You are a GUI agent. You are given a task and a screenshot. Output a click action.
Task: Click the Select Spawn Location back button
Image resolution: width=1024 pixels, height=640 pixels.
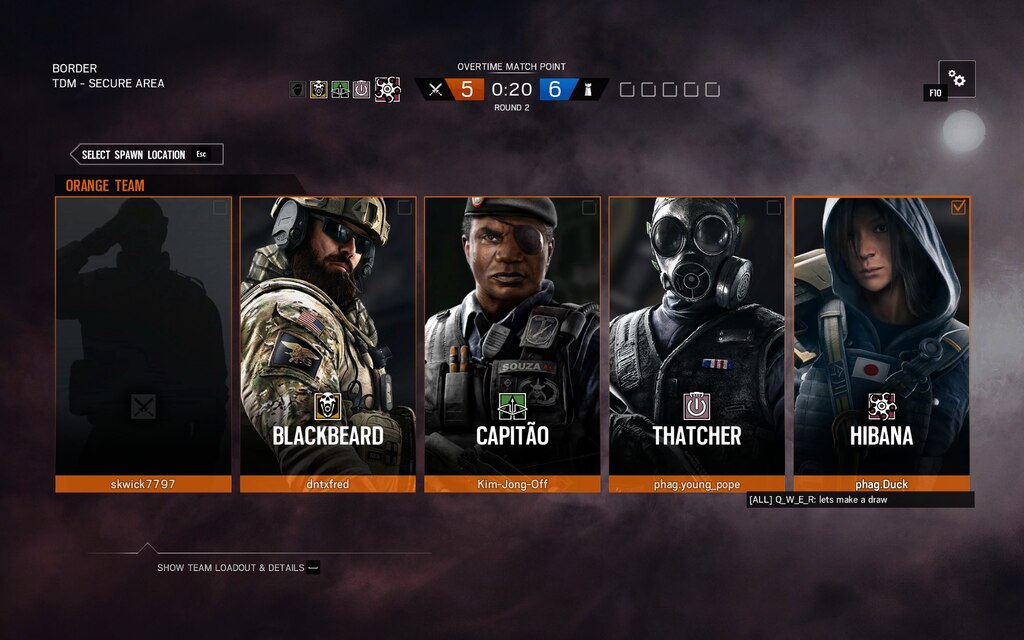[146, 154]
